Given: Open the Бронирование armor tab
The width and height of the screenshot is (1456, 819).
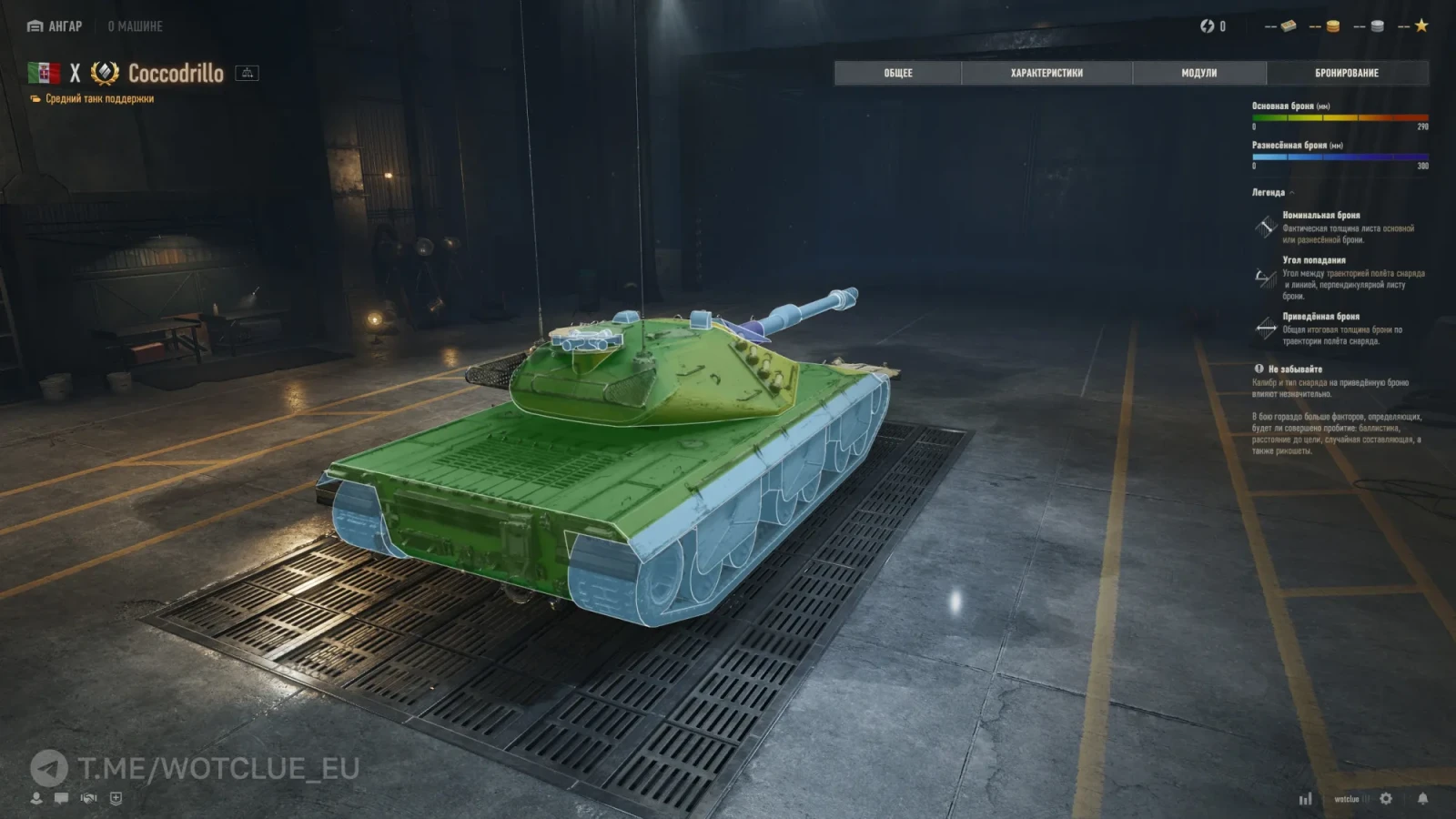Looking at the screenshot, I should 1347,73.
